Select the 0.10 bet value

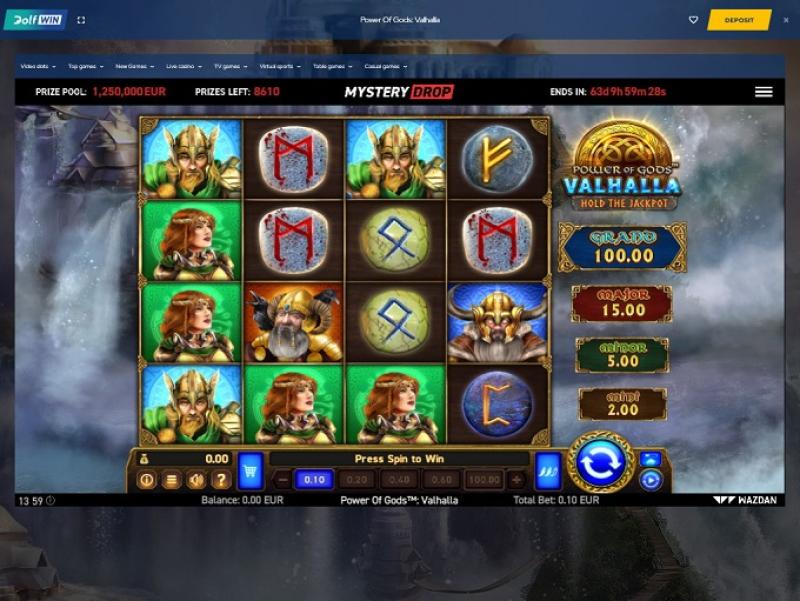coord(314,480)
